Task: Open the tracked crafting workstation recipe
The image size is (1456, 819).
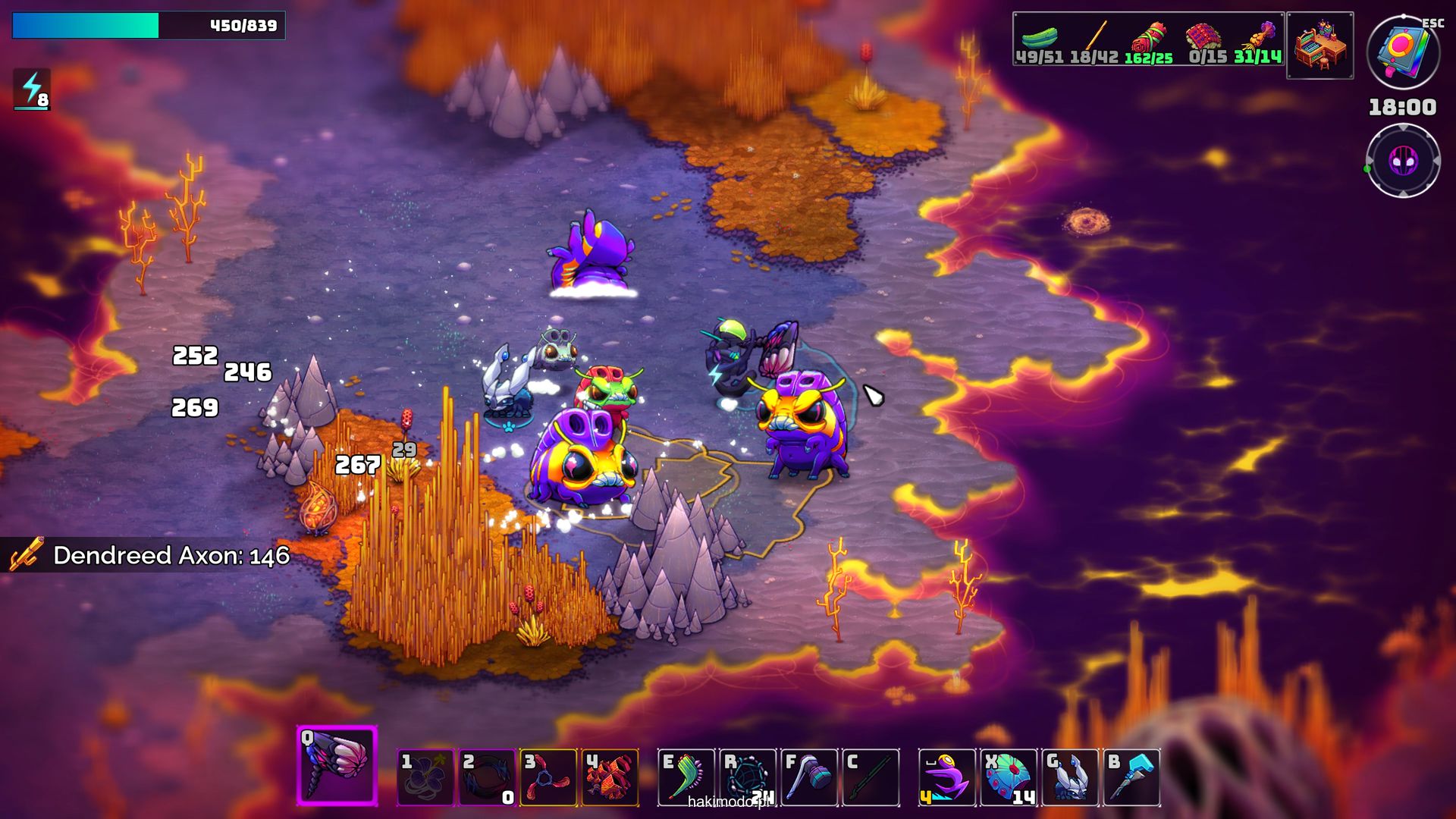Action: (1320, 45)
